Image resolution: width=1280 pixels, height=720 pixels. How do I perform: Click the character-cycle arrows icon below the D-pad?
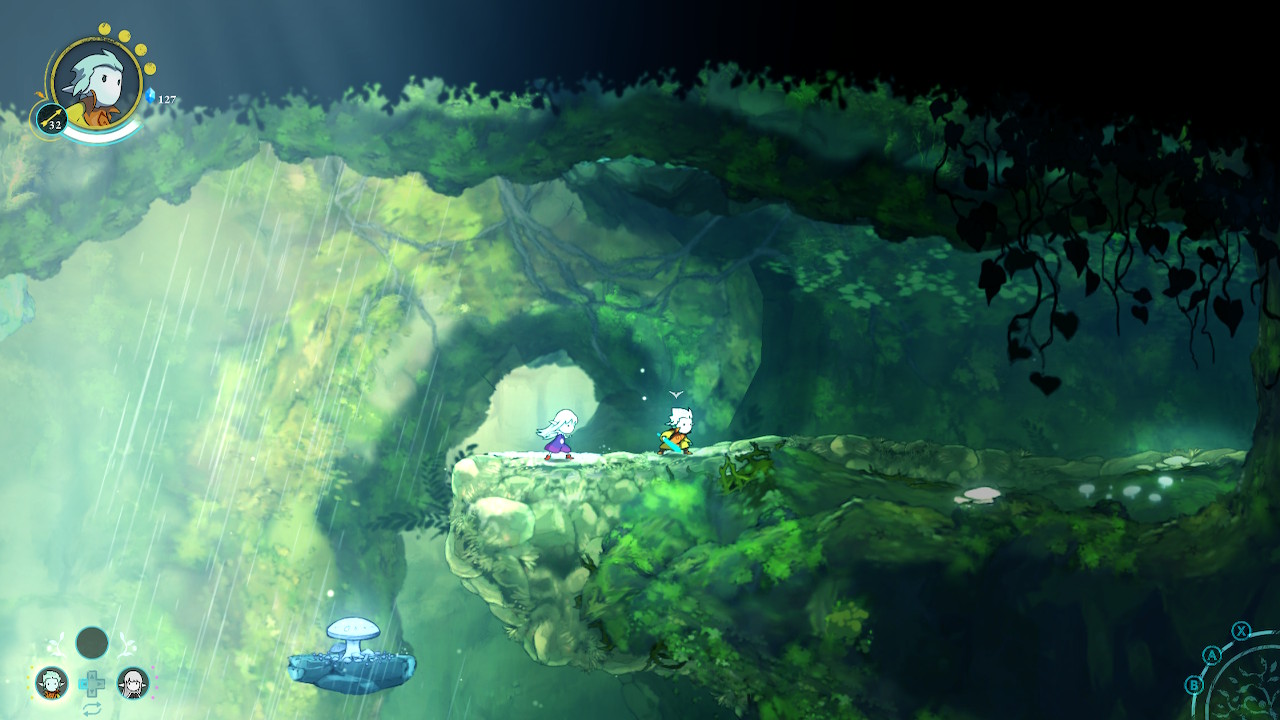click(x=92, y=708)
